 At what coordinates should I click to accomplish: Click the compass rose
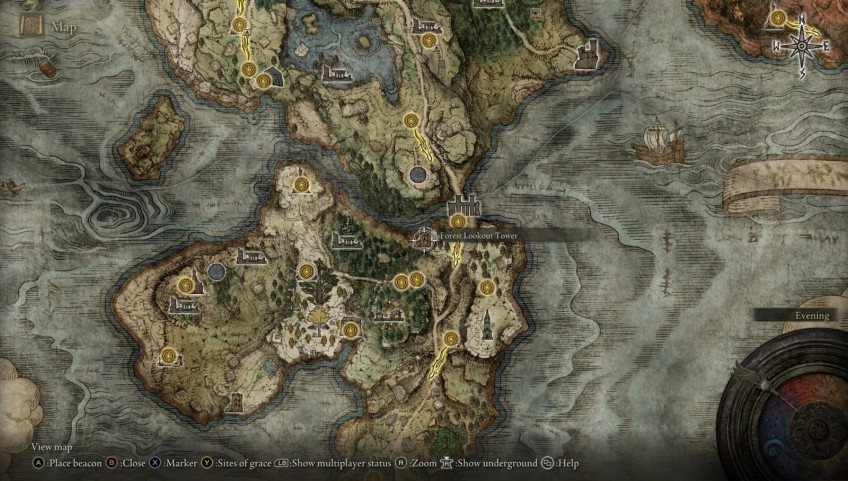click(x=801, y=45)
